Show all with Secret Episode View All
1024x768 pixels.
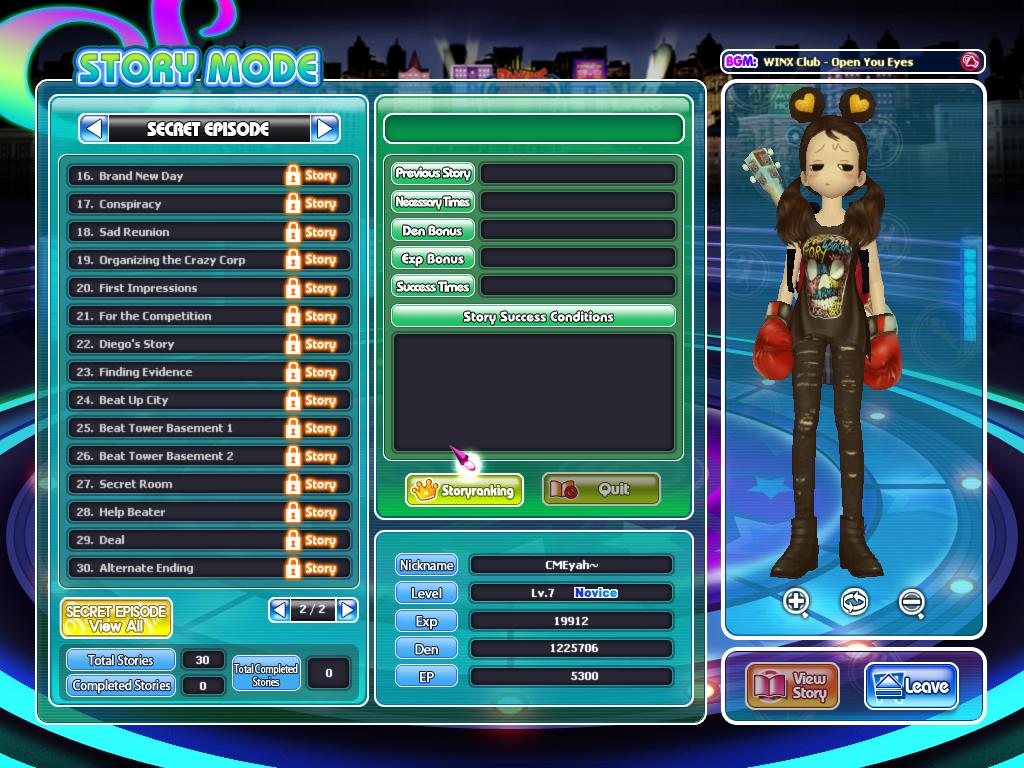116,618
